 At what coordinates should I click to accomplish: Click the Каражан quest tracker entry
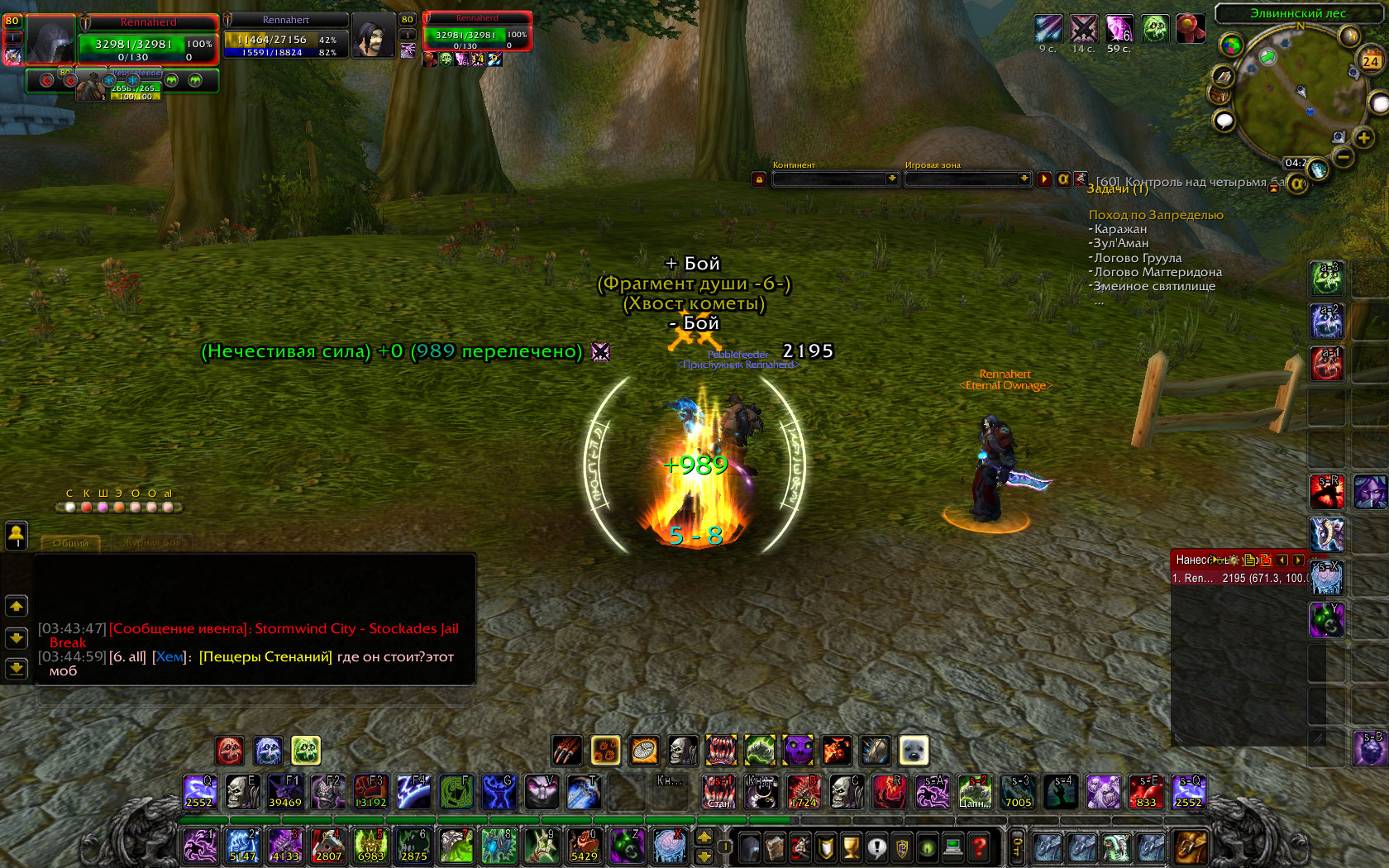pos(1120,229)
